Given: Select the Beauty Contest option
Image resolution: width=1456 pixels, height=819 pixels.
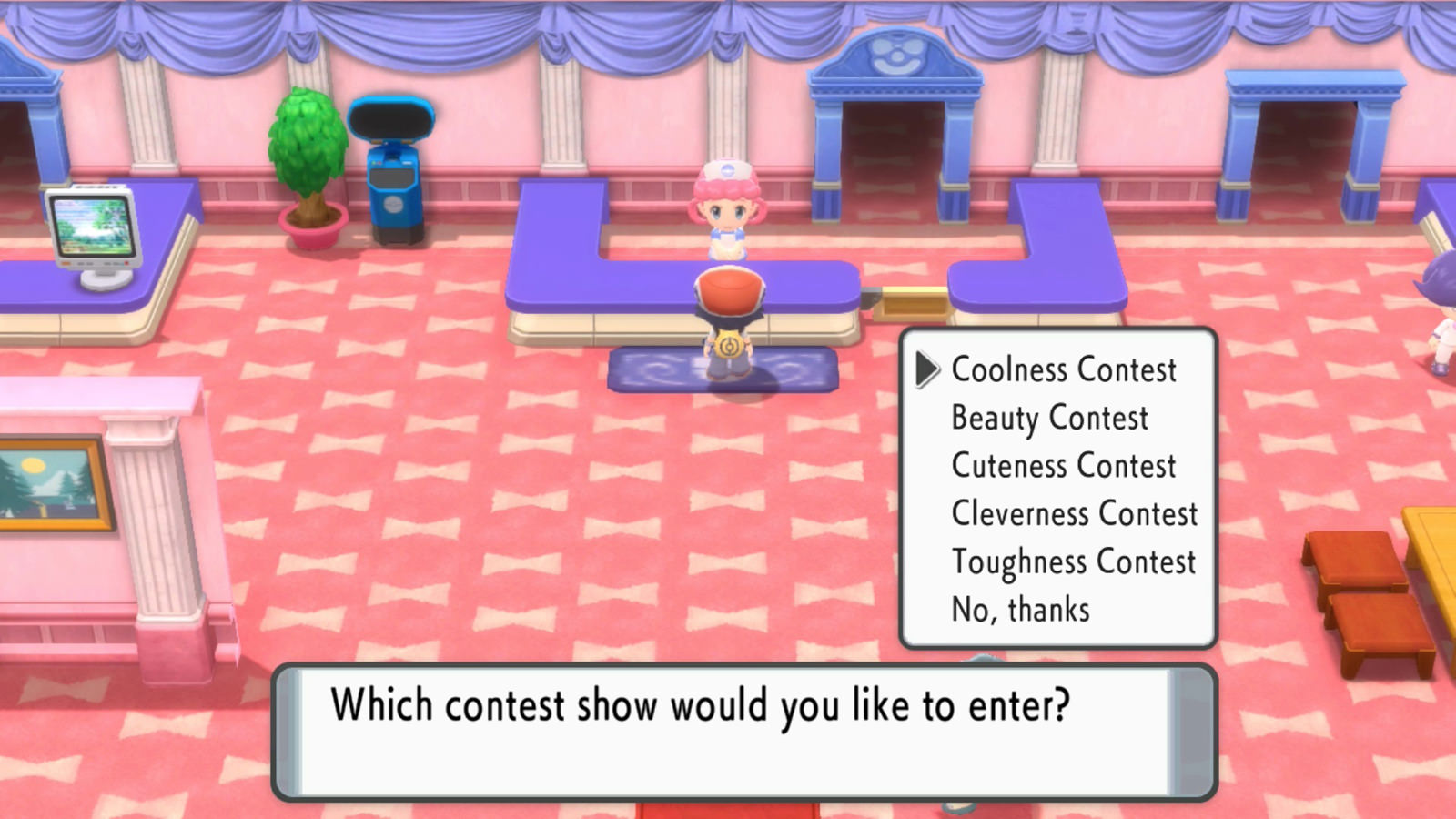Looking at the screenshot, I should [x=1048, y=418].
